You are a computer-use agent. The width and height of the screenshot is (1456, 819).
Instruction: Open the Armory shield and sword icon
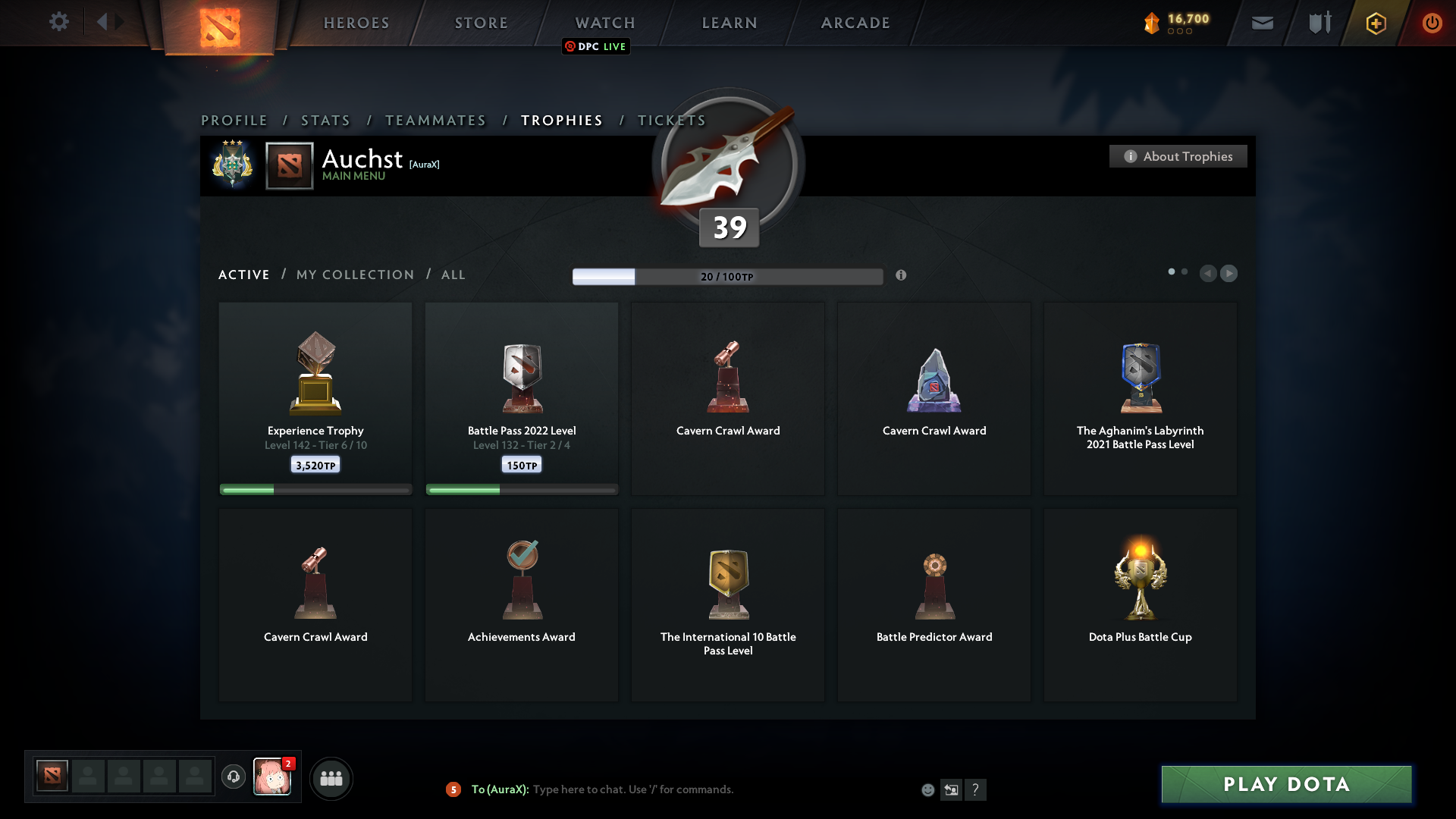click(x=1319, y=23)
